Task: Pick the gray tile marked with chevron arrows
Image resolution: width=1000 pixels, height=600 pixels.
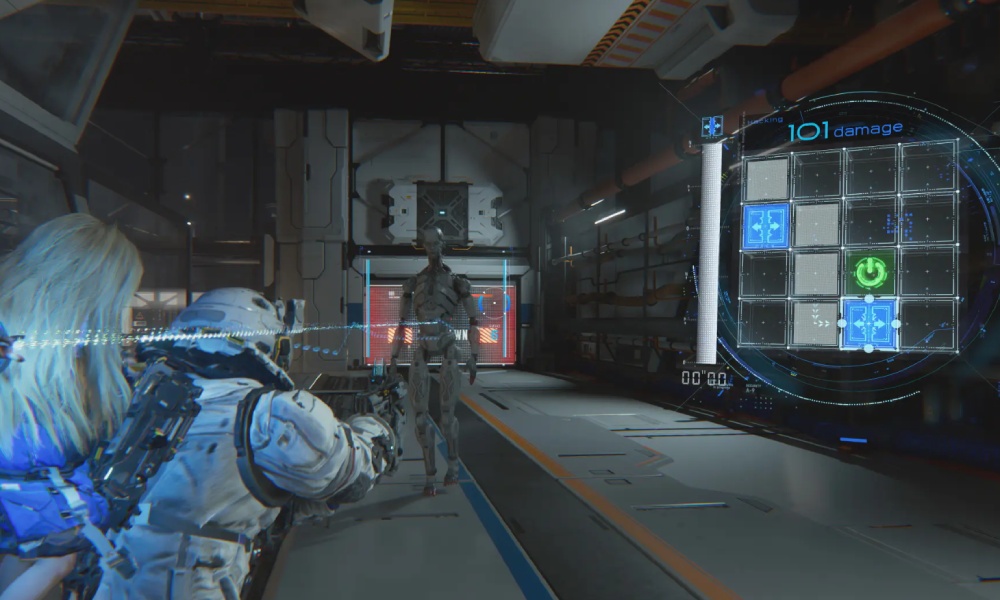Action: coord(816,323)
